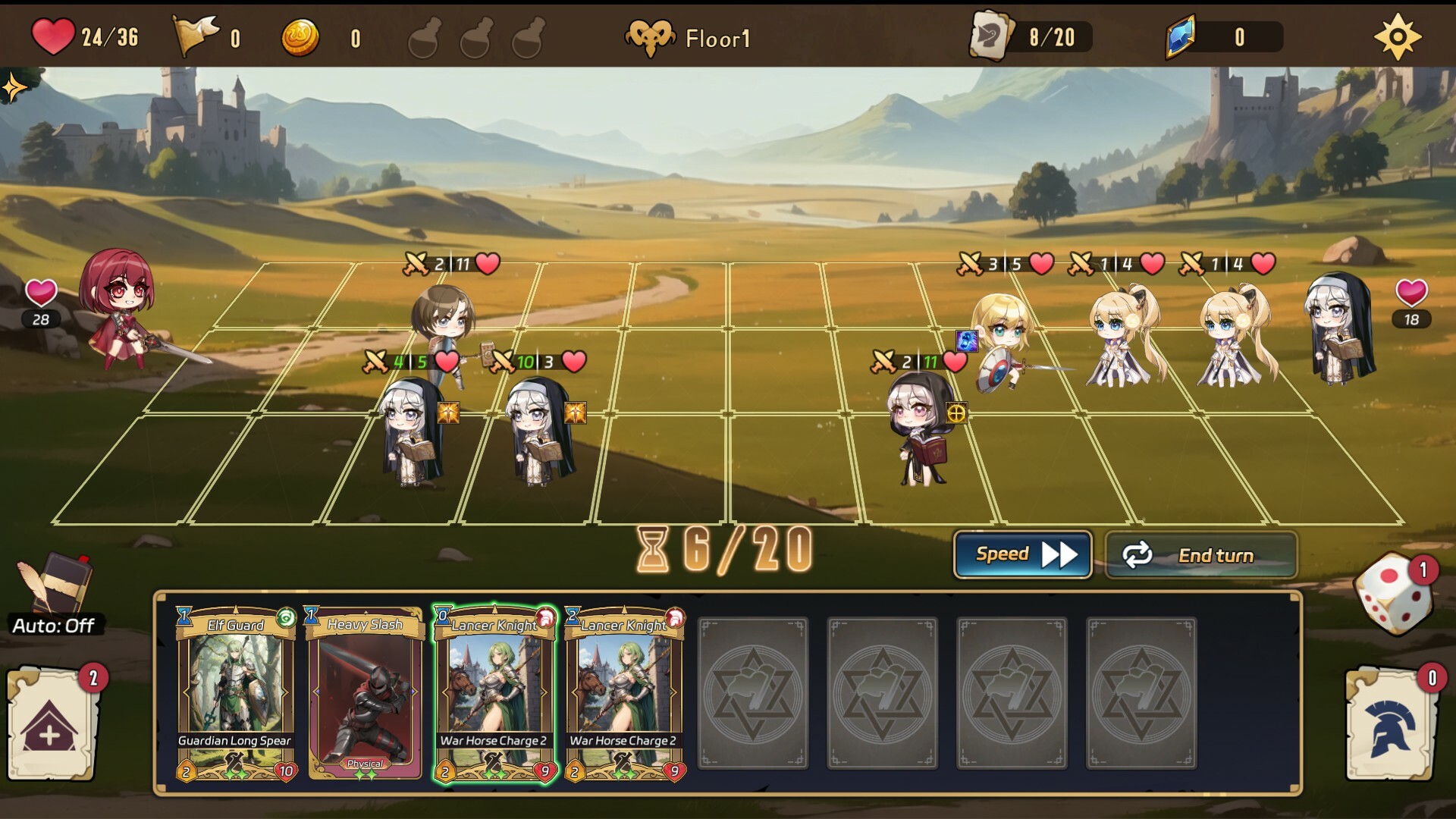
Task: Click the ram skull beside Floor1
Action: [650, 36]
